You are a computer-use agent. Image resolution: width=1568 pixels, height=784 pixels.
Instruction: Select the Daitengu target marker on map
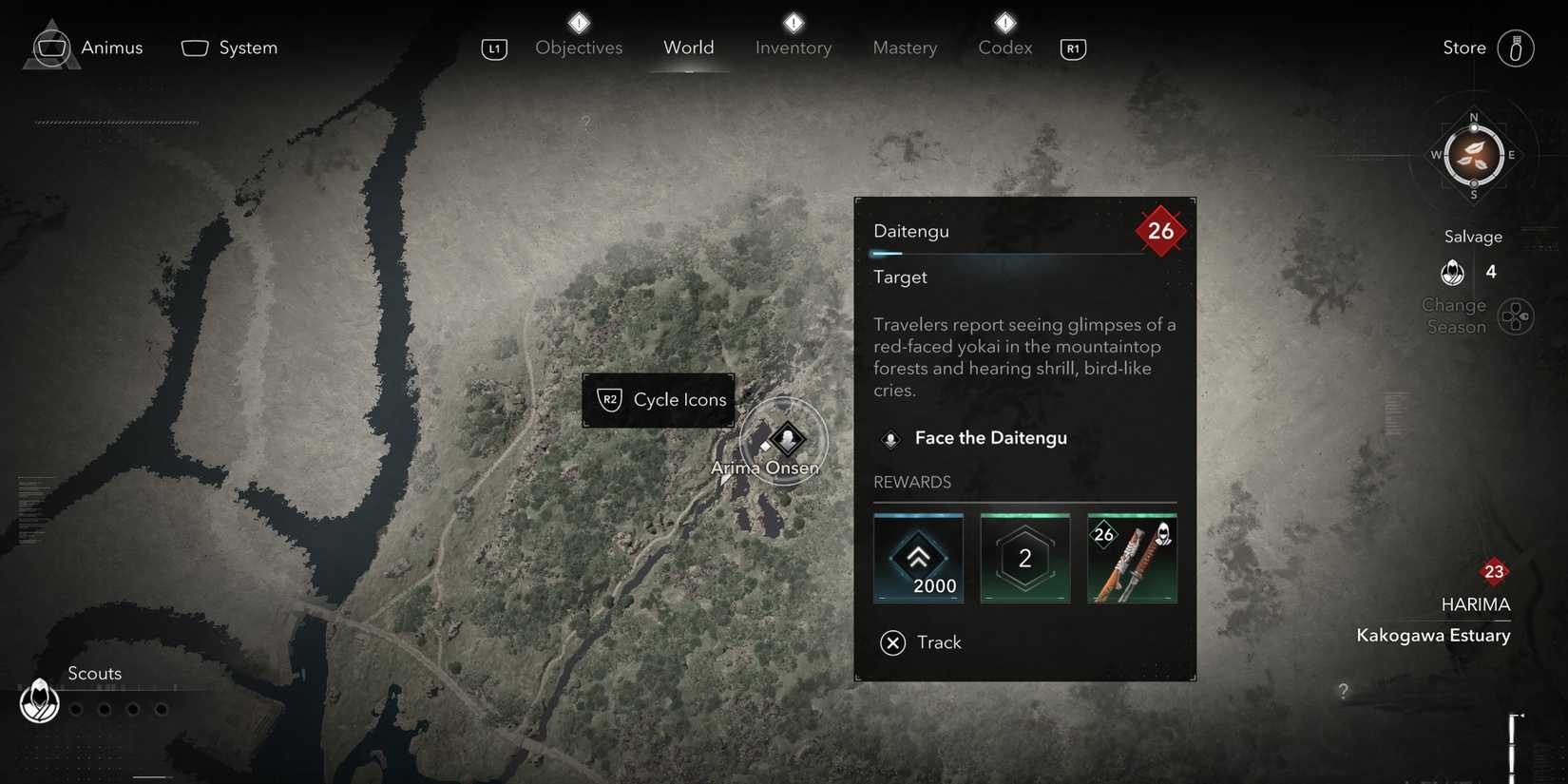tap(787, 439)
